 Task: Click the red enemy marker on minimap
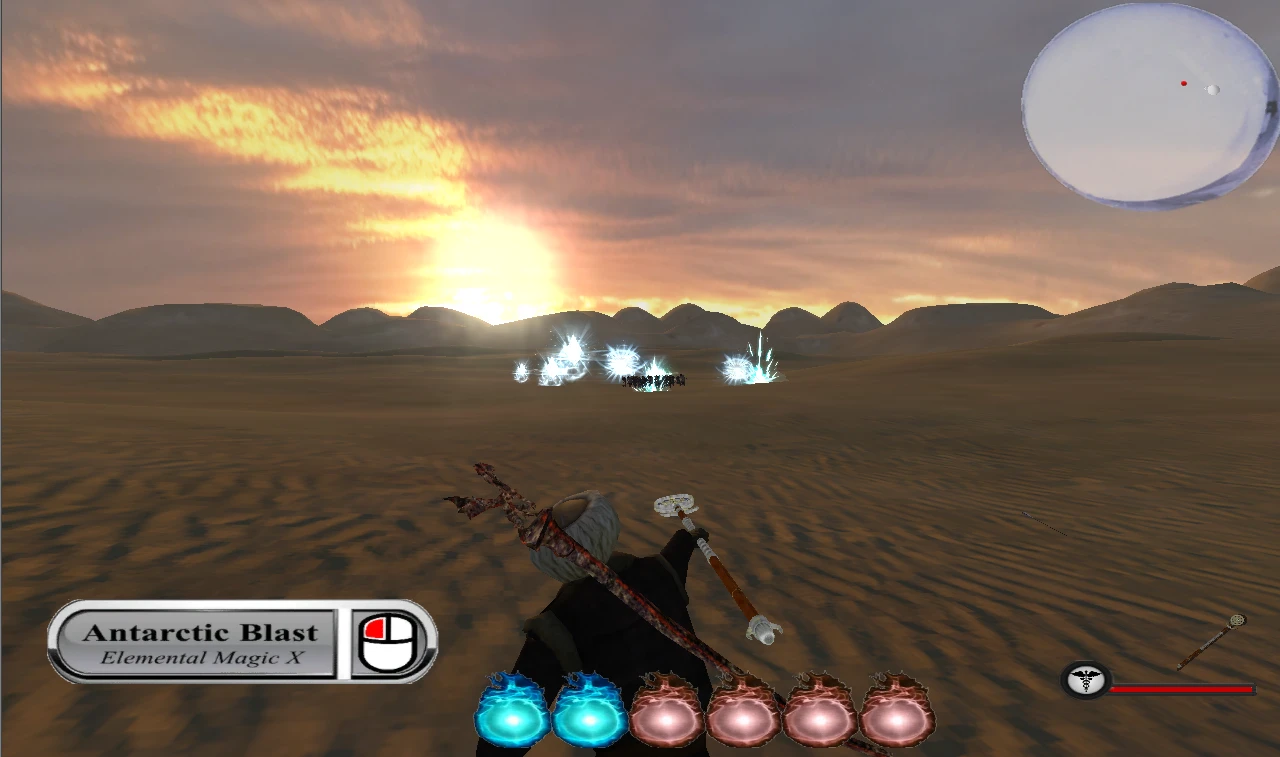point(1184,84)
